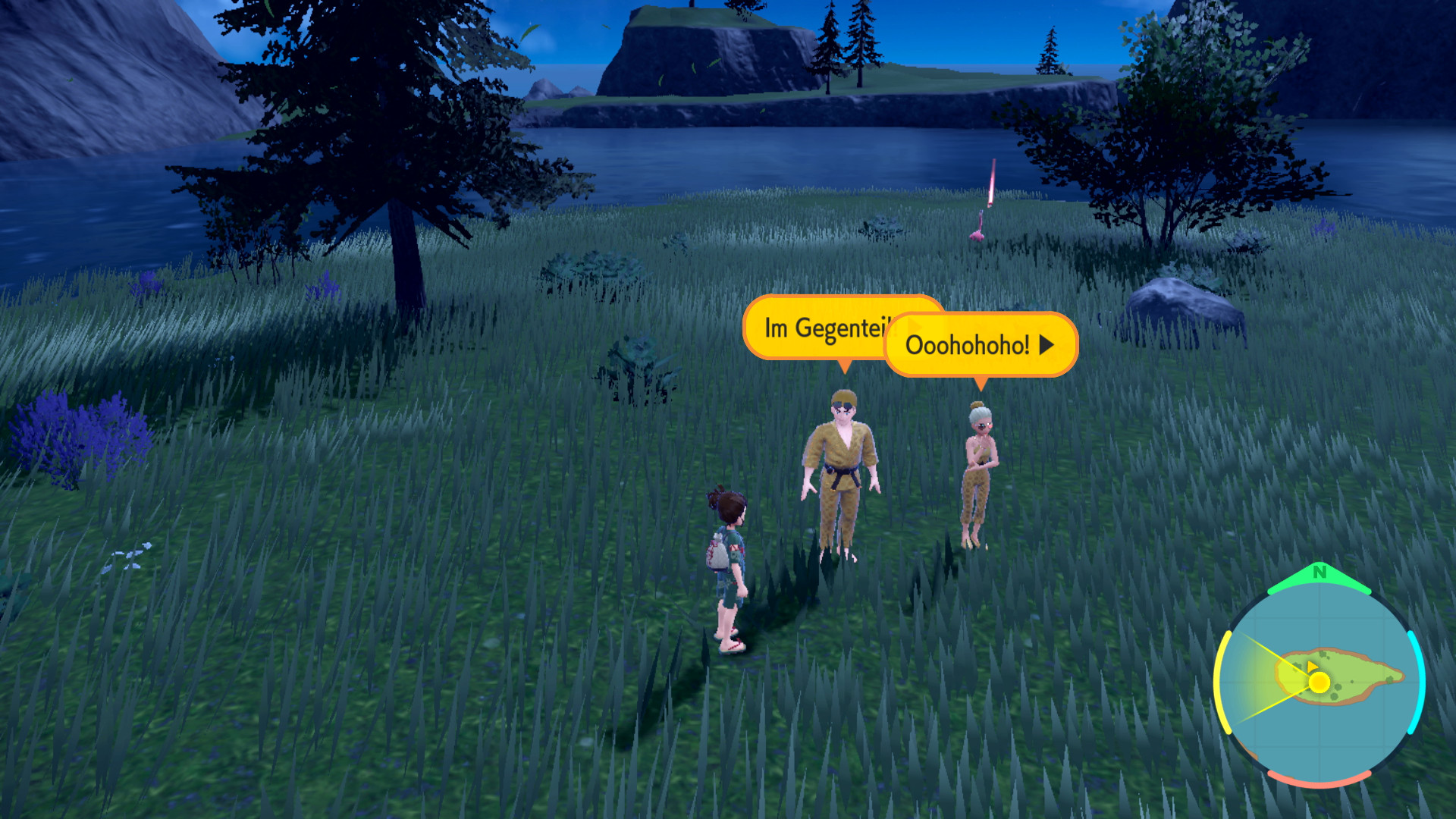The image size is (1456, 819).
Task: Click the green N compass marker
Action: pyautogui.click(x=1319, y=573)
